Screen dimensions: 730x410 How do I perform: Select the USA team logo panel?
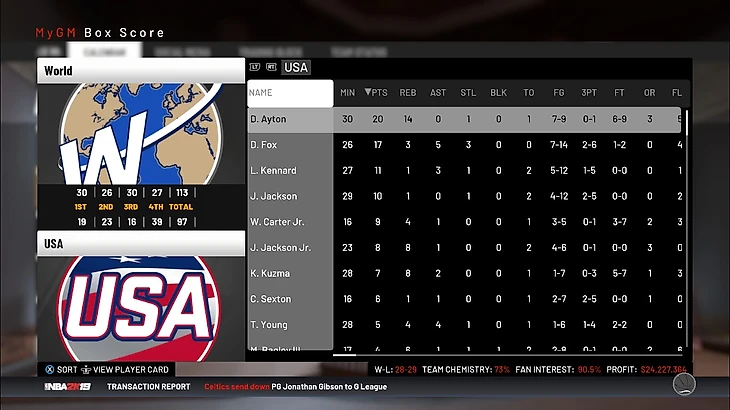(x=140, y=302)
